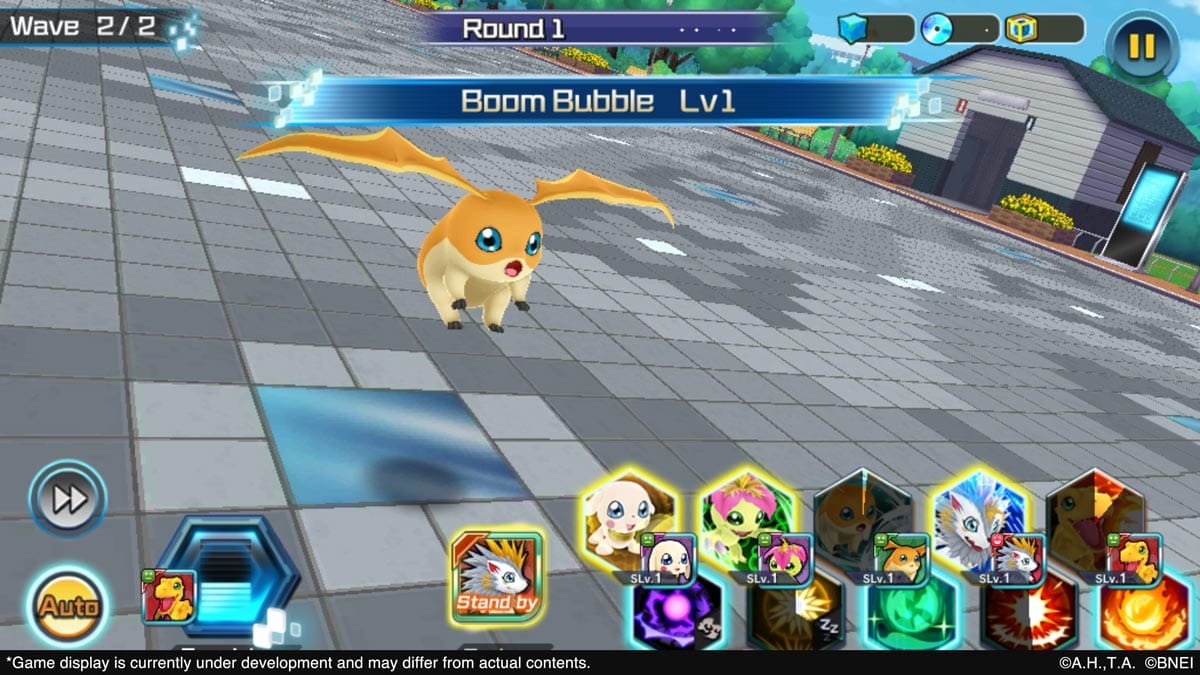The height and width of the screenshot is (675, 1200).
Task: Toggle the fast-forward battle speed
Action: (x=67, y=498)
